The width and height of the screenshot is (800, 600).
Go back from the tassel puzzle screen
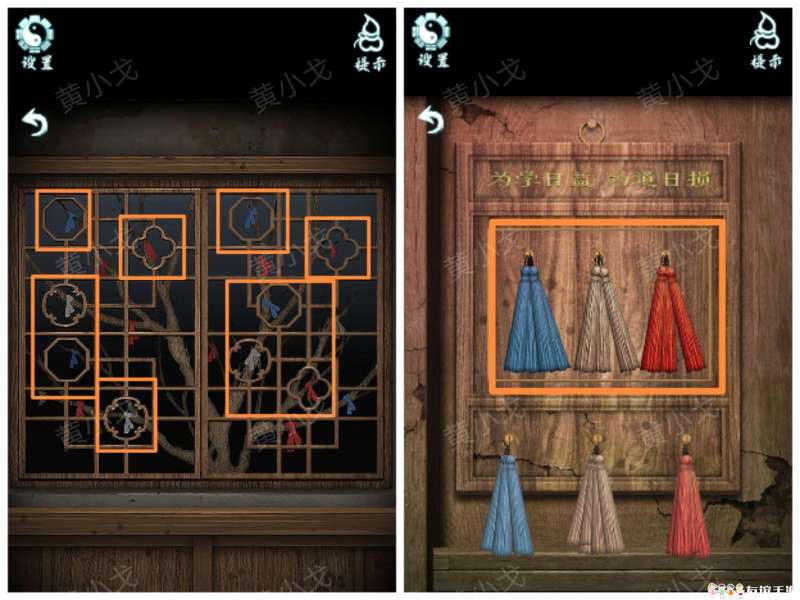431,119
